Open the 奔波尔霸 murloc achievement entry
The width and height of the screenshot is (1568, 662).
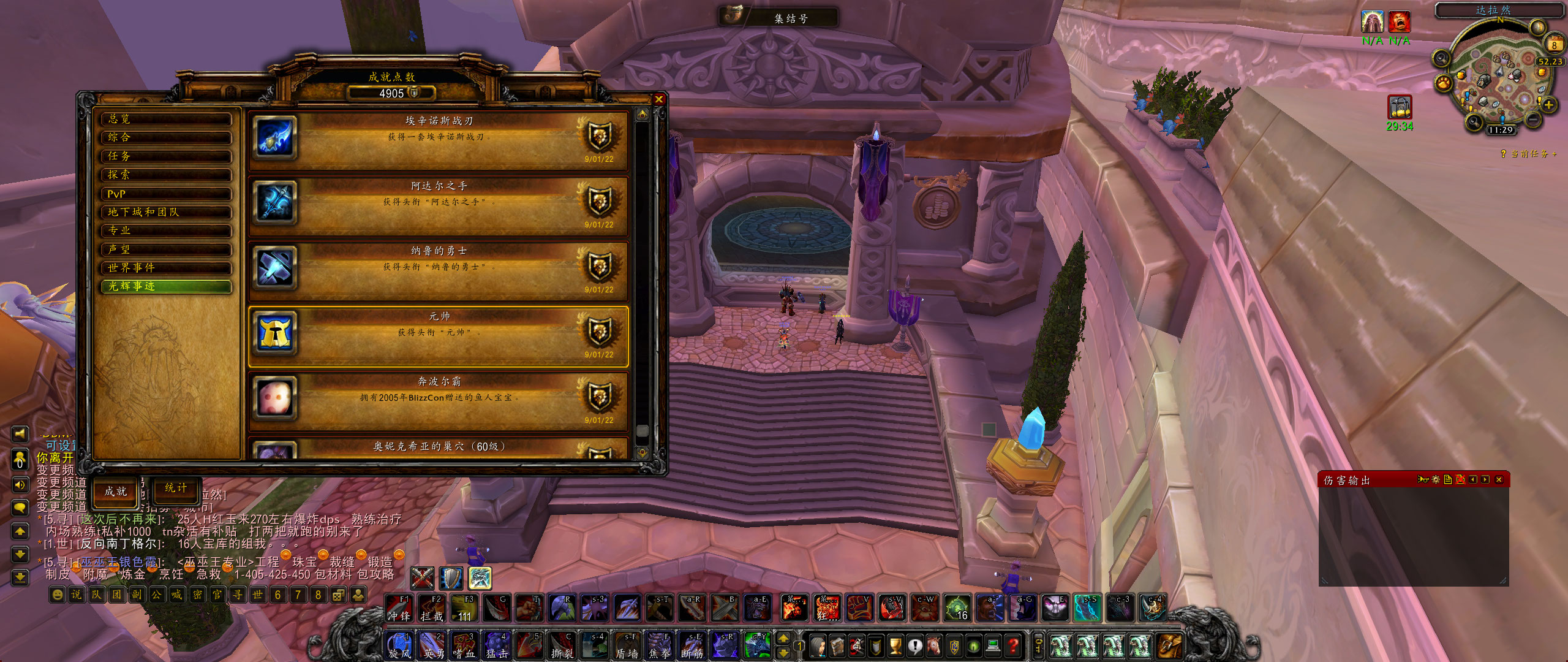tap(439, 401)
